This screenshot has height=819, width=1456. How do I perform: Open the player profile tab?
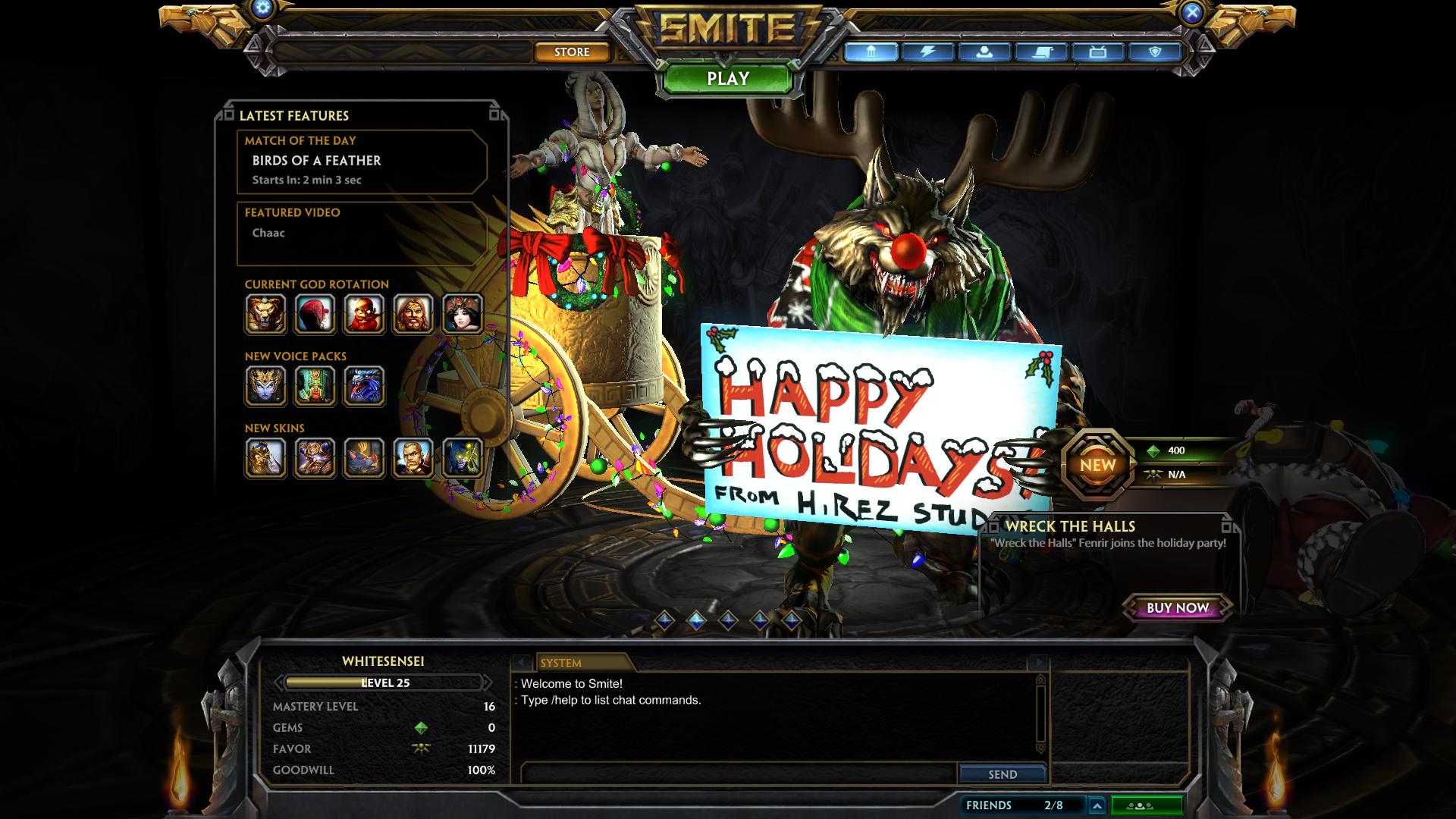[984, 52]
